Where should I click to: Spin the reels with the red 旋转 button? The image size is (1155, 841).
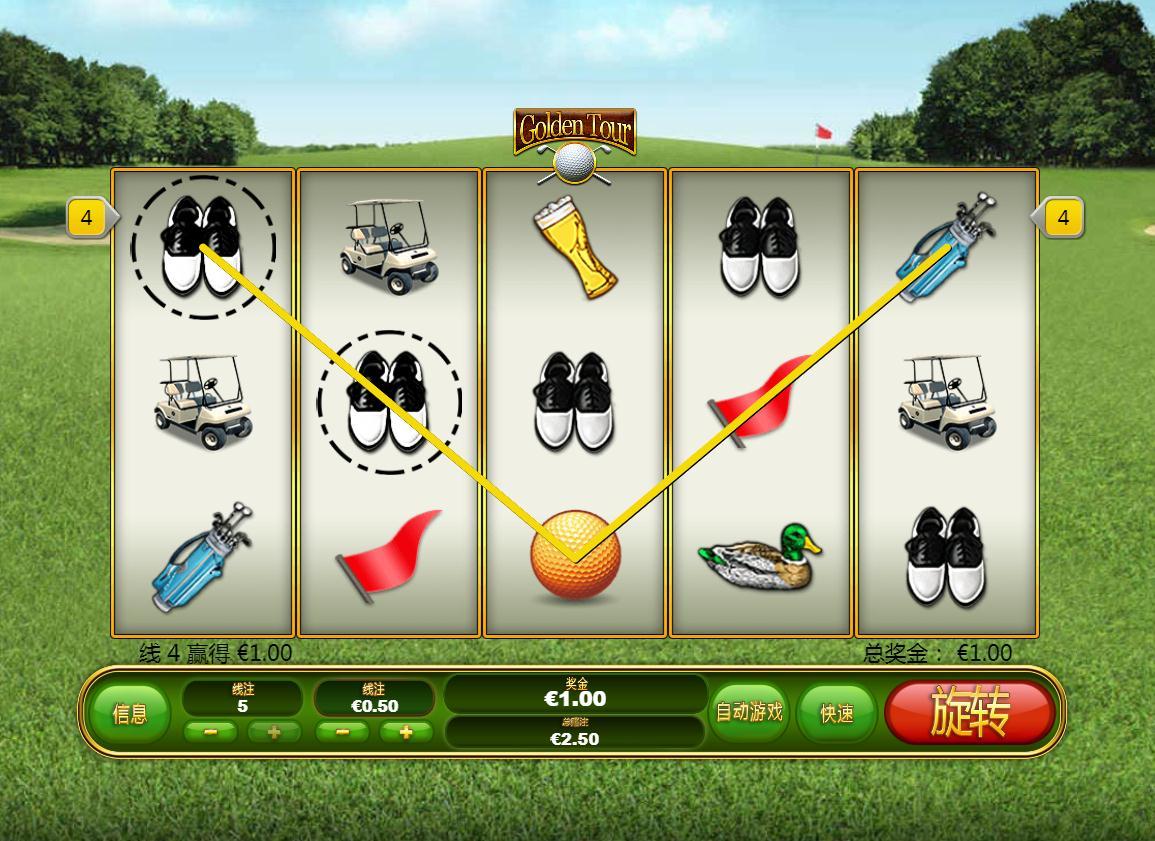(969, 713)
